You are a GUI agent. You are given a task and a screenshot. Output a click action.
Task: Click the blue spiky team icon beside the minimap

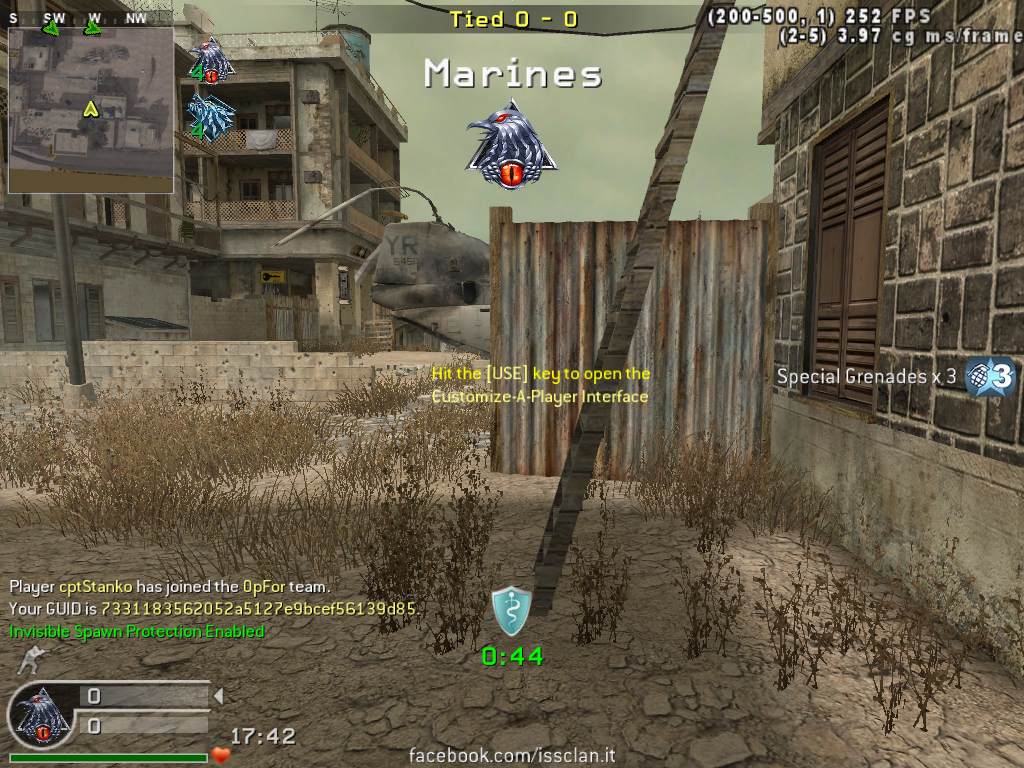pyautogui.click(x=211, y=118)
